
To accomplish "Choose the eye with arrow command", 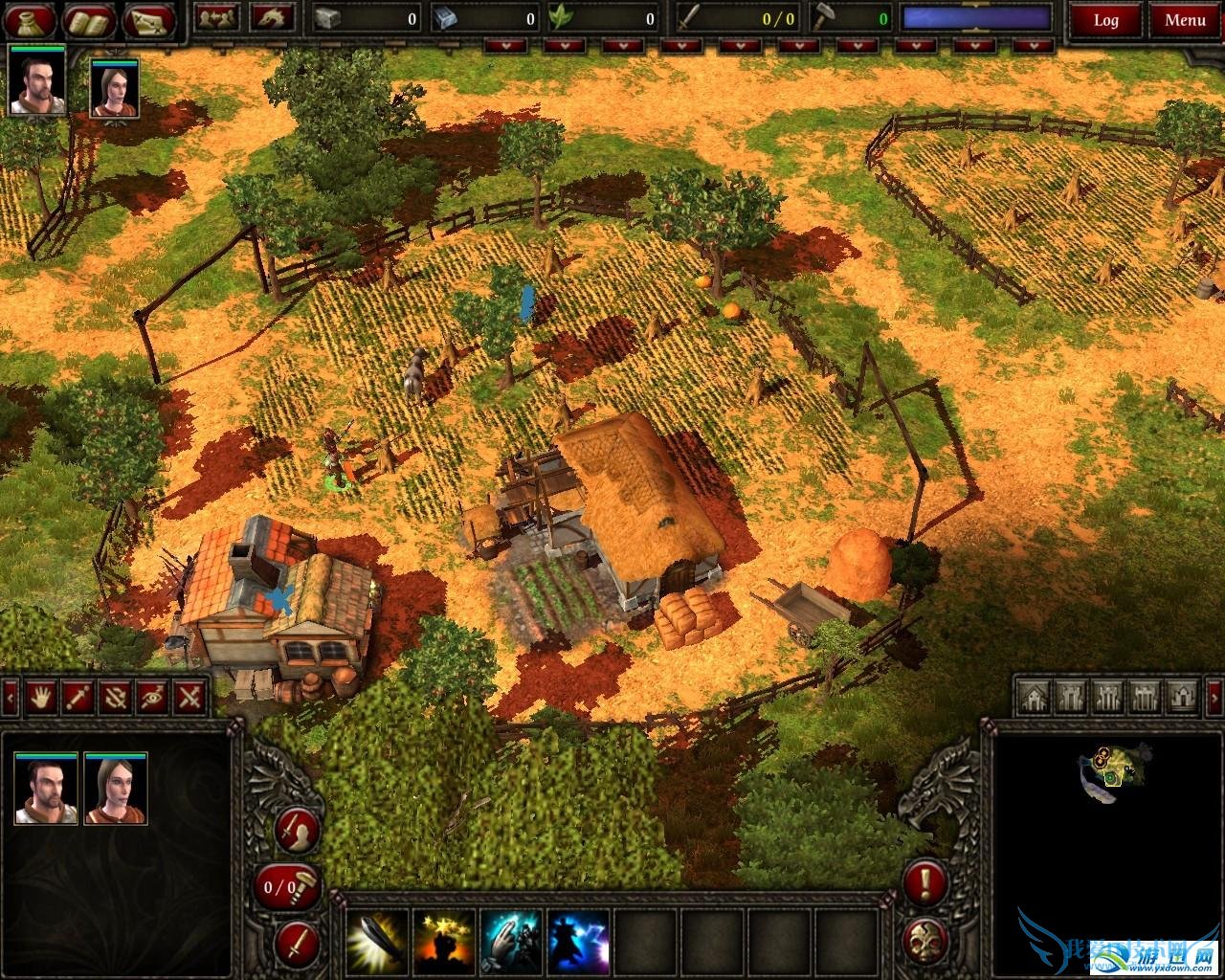I will [153, 697].
